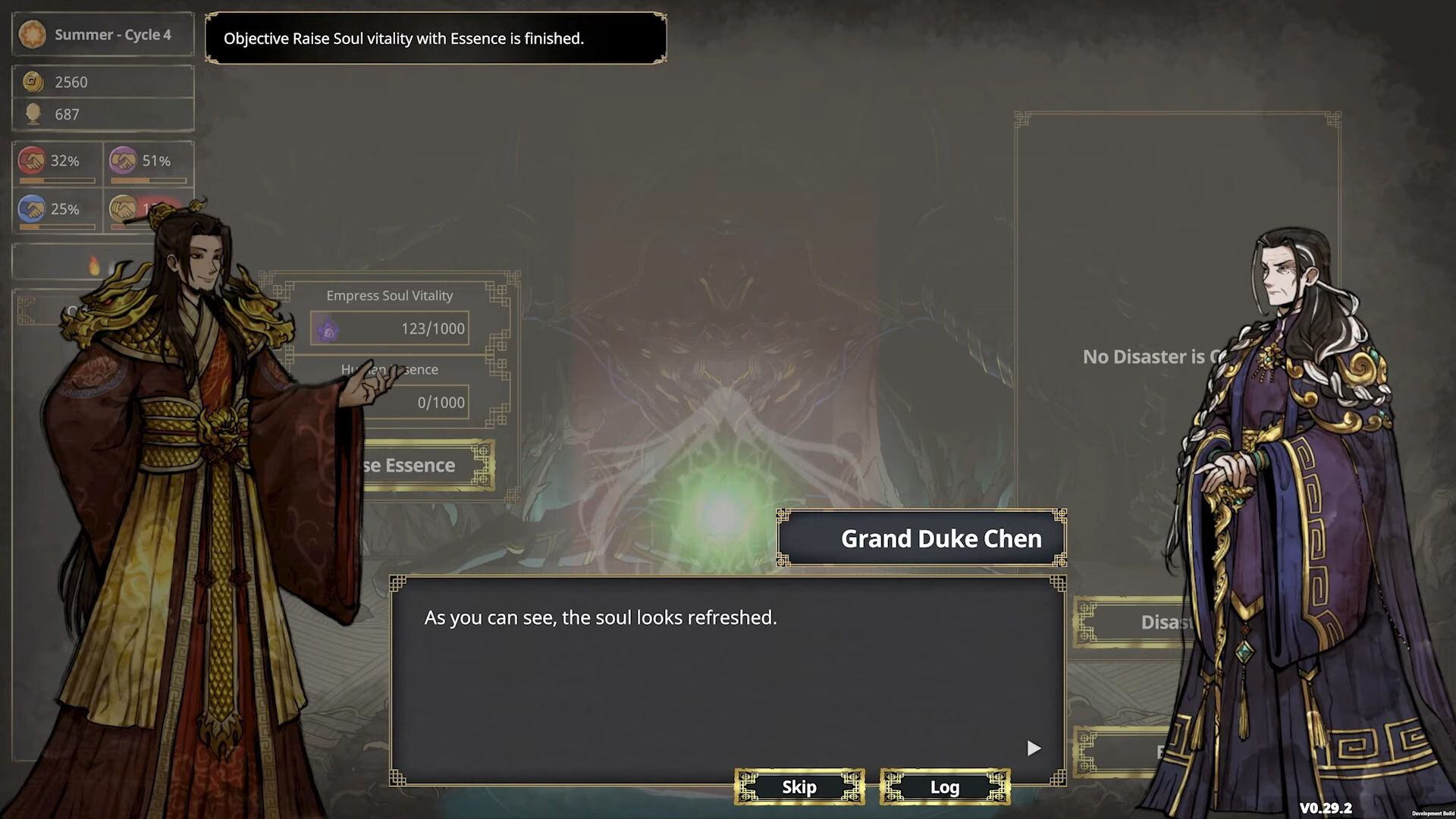Image resolution: width=1456 pixels, height=819 pixels.
Task: Select the purple handshake faction at 51%
Action: [x=148, y=163]
